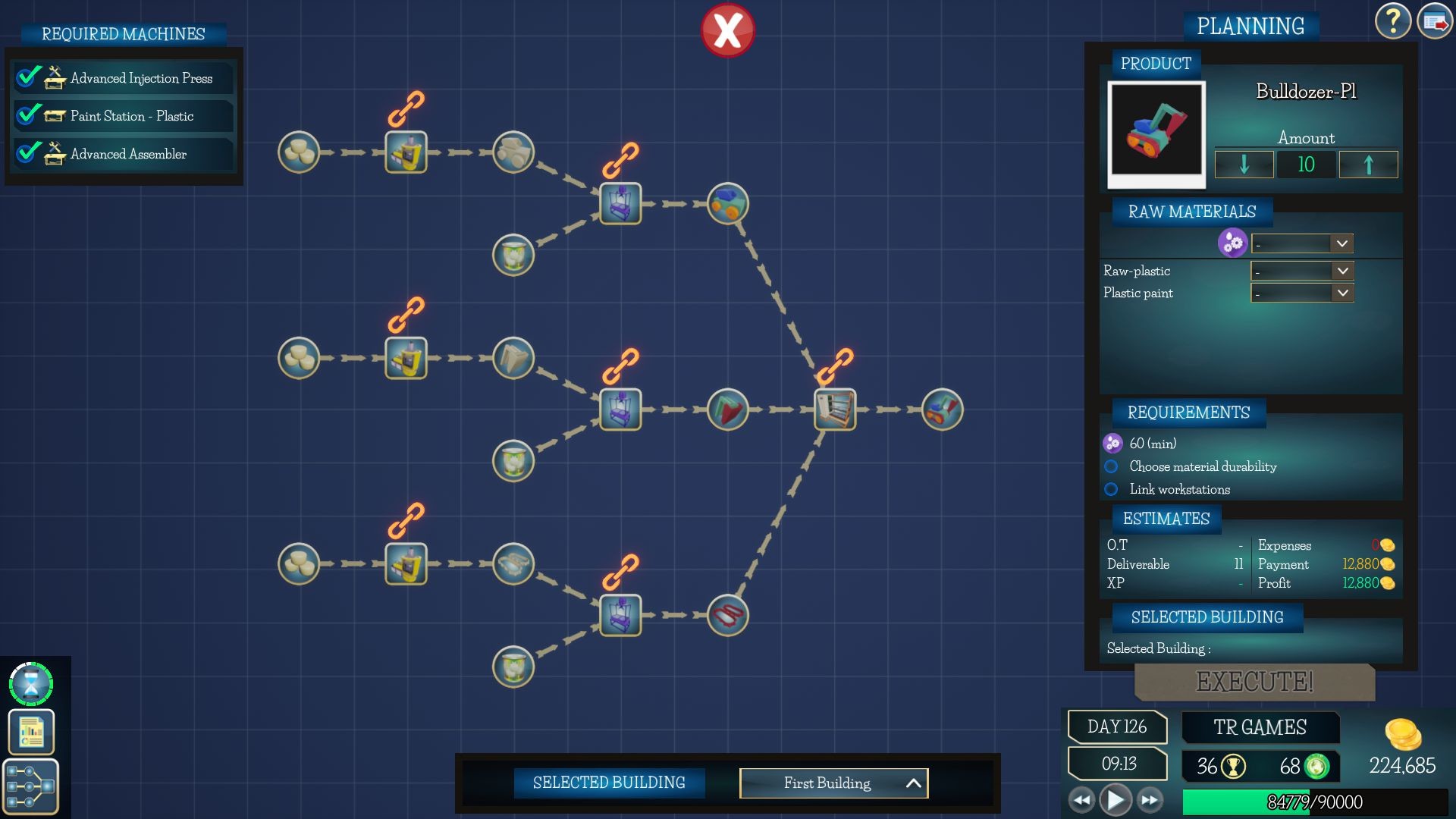Select Advanced Assembler in Required Machines

tap(127, 154)
